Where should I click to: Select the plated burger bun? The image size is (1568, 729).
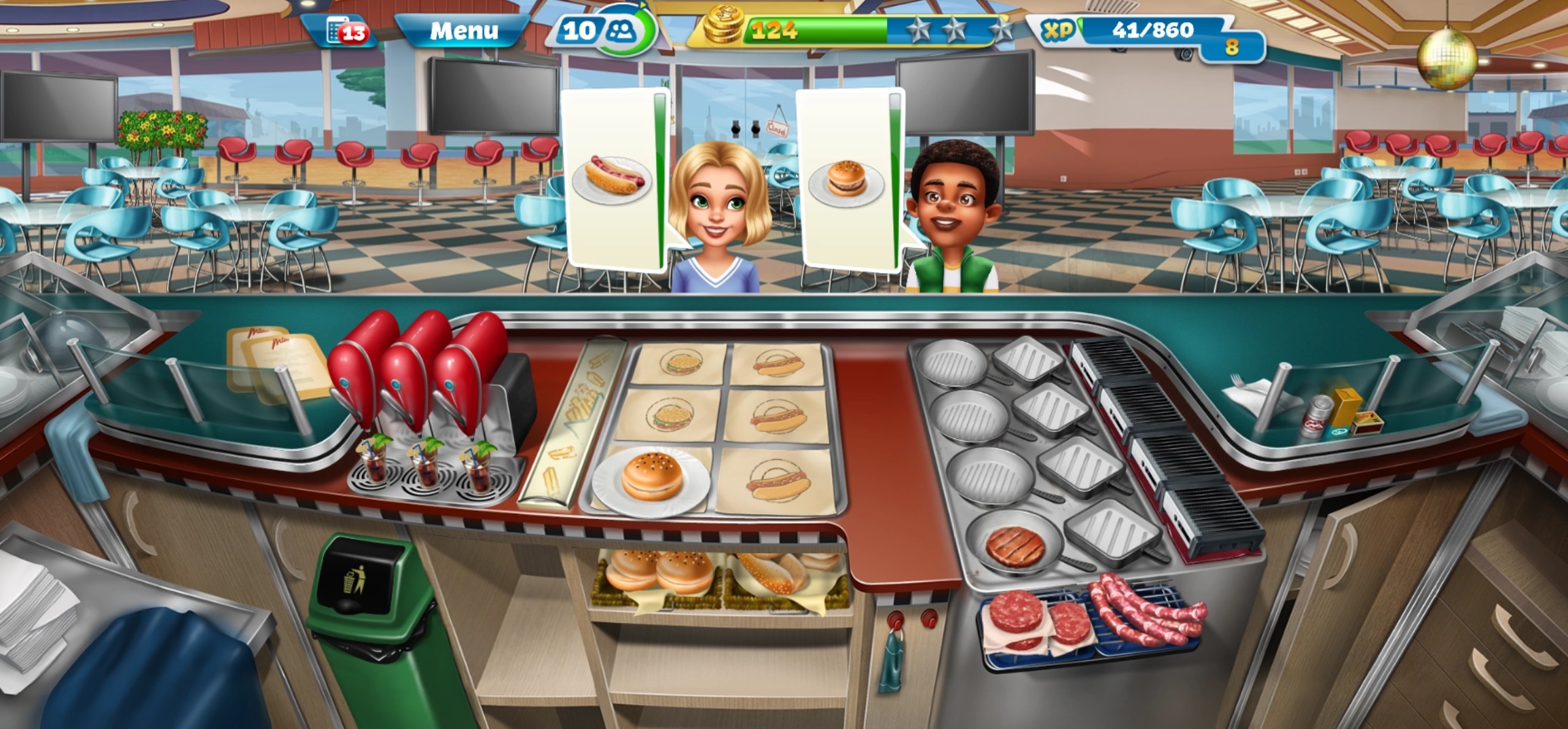[652, 478]
